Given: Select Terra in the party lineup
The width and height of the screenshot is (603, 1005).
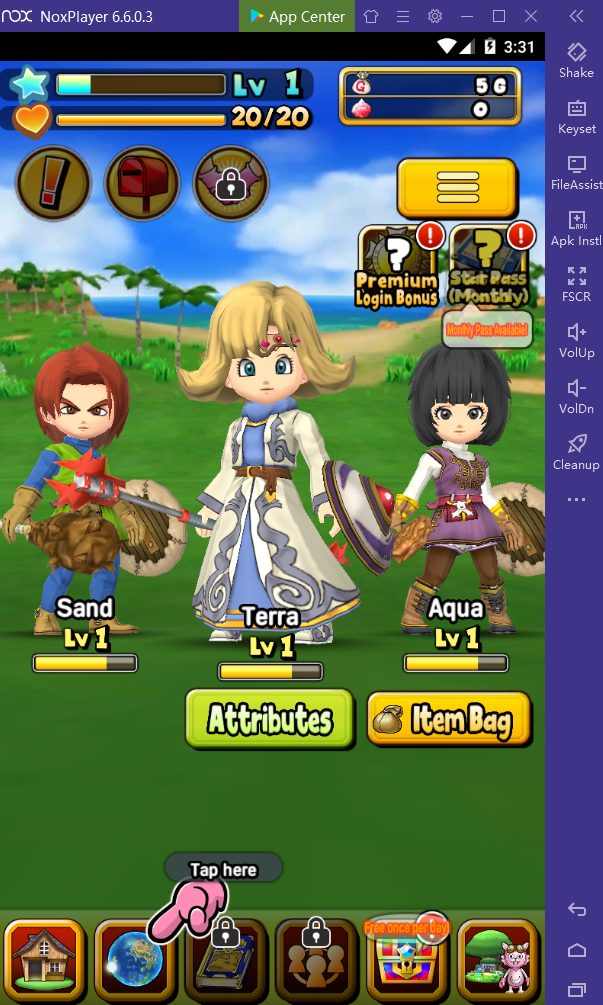Looking at the screenshot, I should tap(270, 470).
